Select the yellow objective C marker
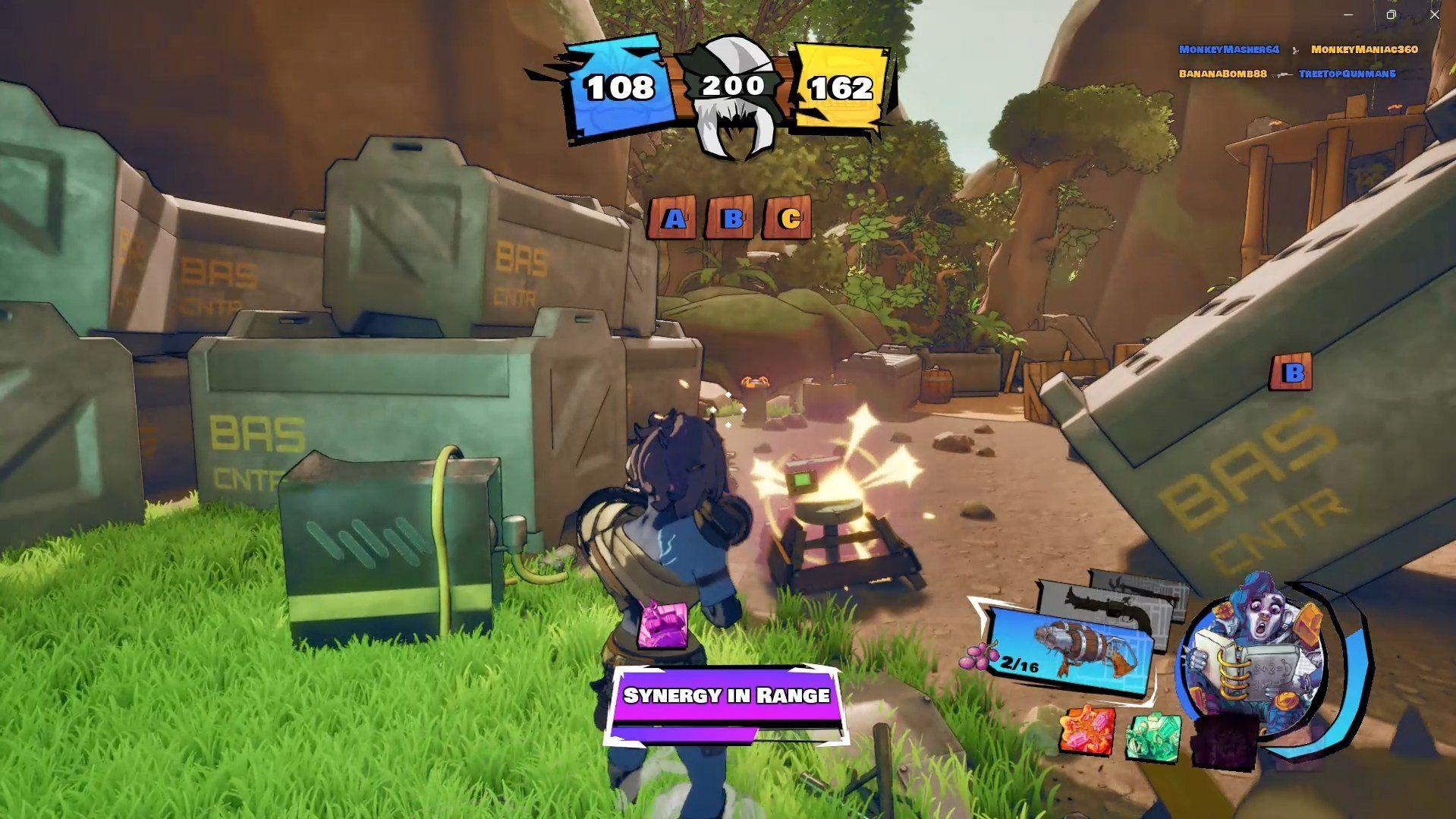 click(x=789, y=219)
